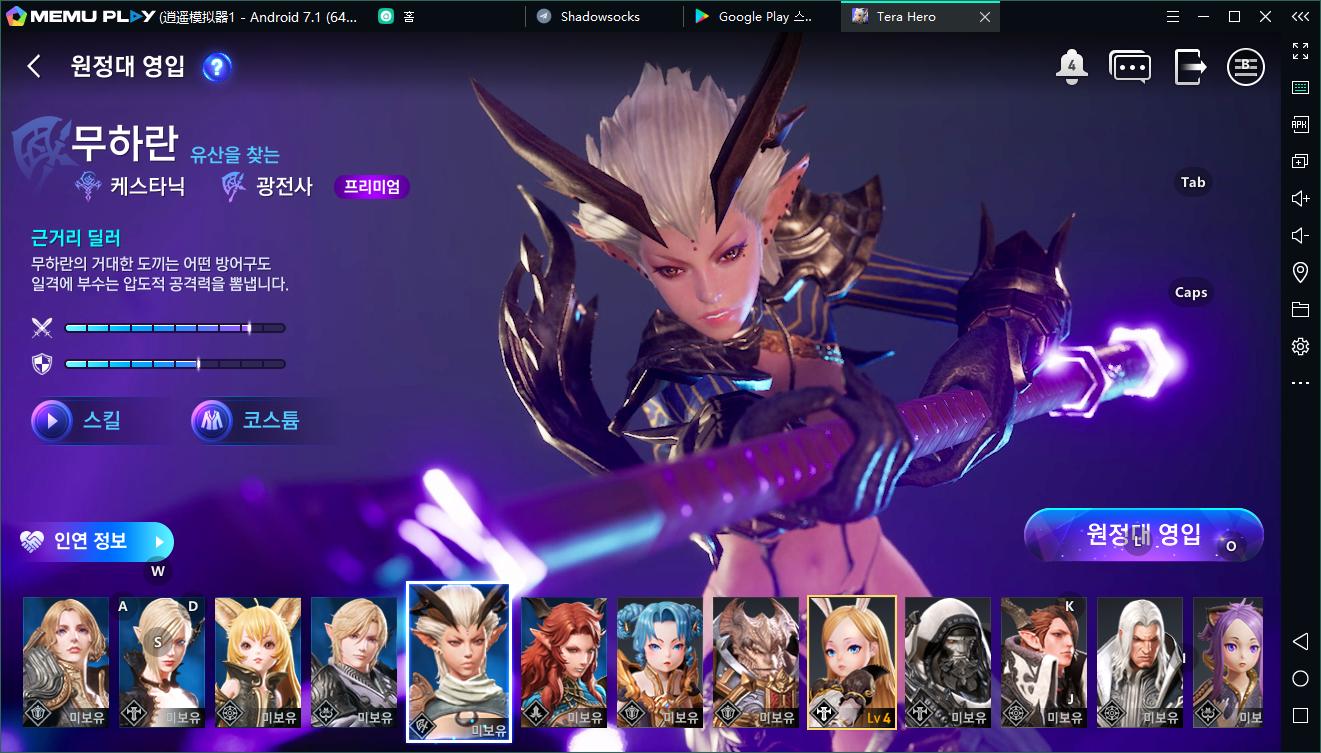Viewport: 1321px width, 753px height.
Task: Close the Tera Hero emulator tab
Action: pyautogui.click(x=985, y=17)
